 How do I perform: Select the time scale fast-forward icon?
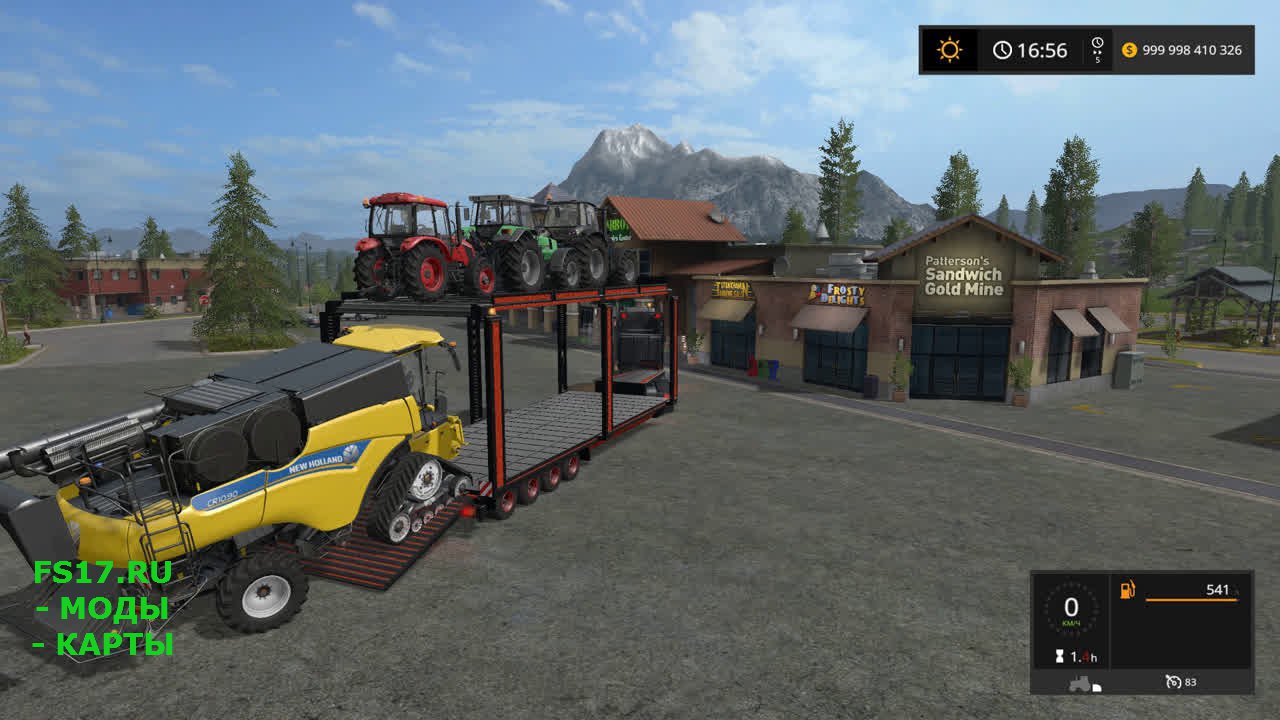pyautogui.click(x=1097, y=50)
